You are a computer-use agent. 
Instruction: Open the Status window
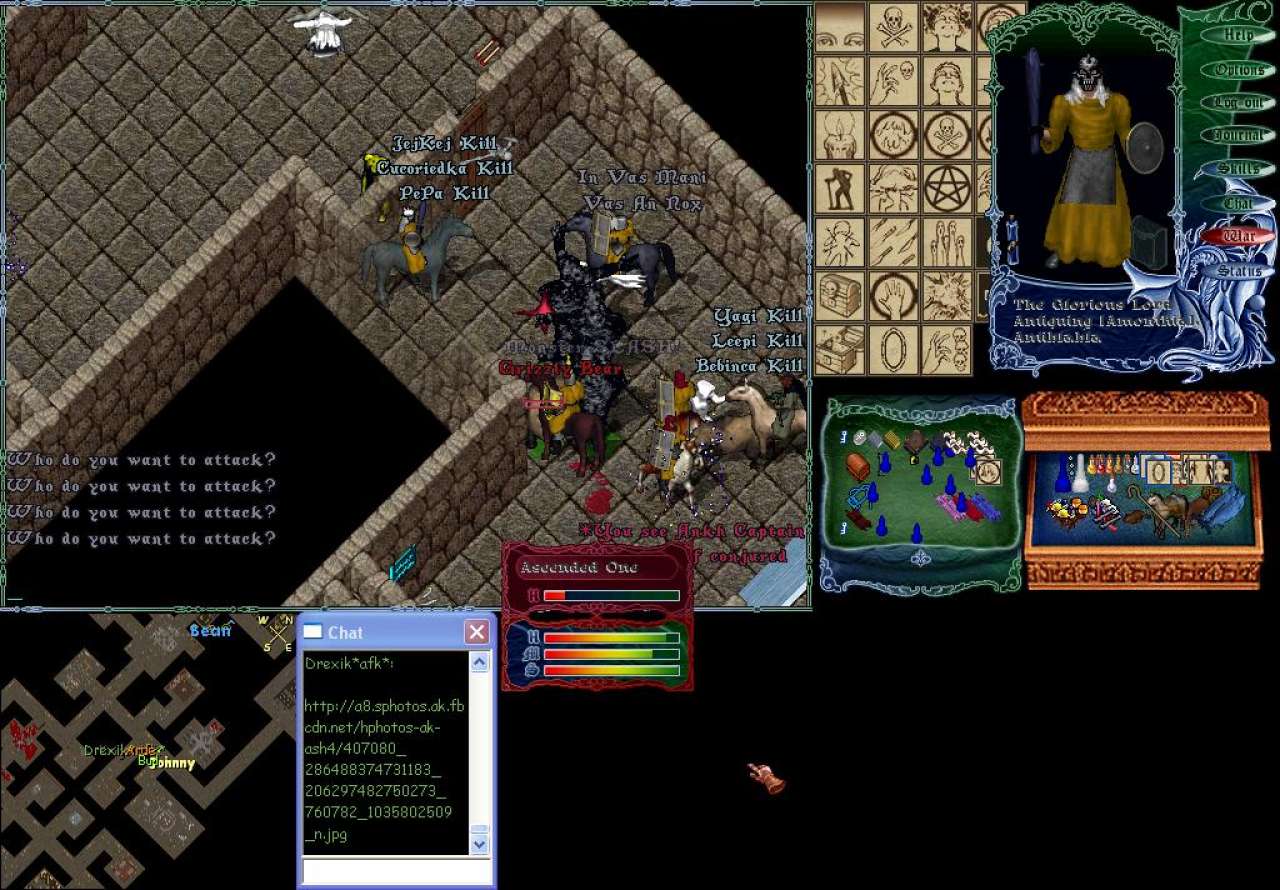pyautogui.click(x=1239, y=271)
